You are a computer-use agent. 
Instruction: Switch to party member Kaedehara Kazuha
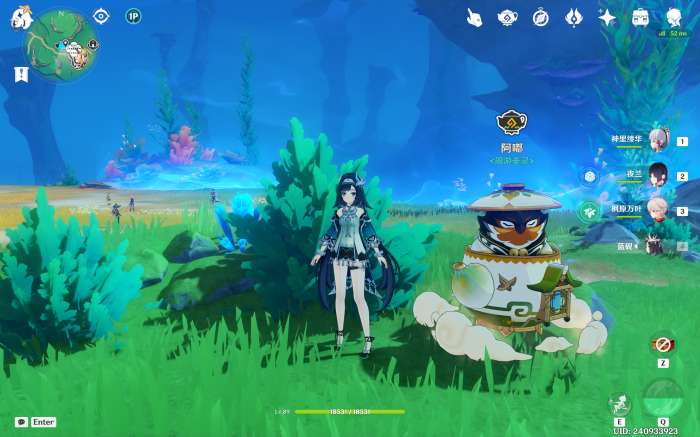[658, 210]
